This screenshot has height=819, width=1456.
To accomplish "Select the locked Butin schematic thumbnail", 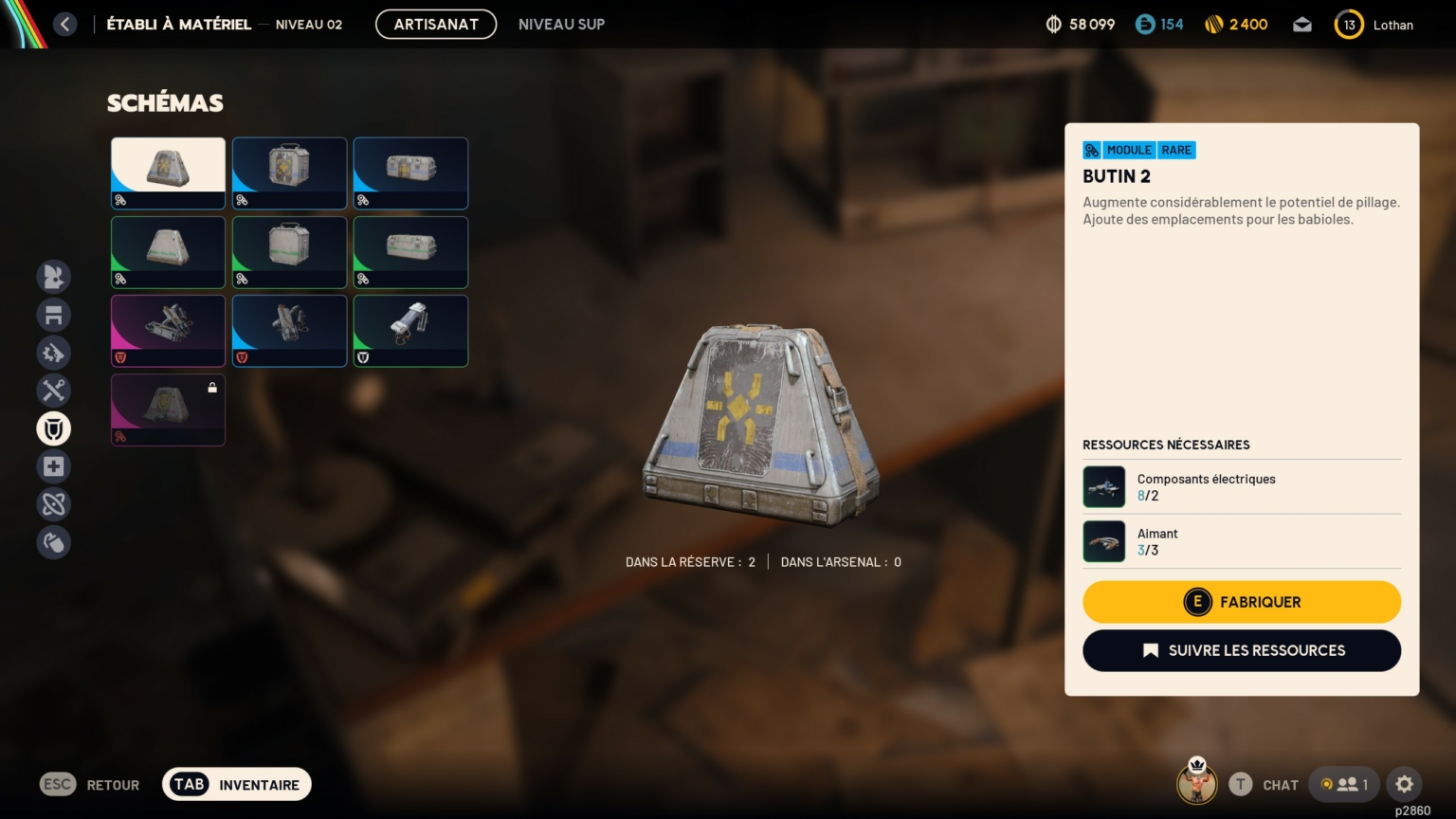I will [x=168, y=409].
